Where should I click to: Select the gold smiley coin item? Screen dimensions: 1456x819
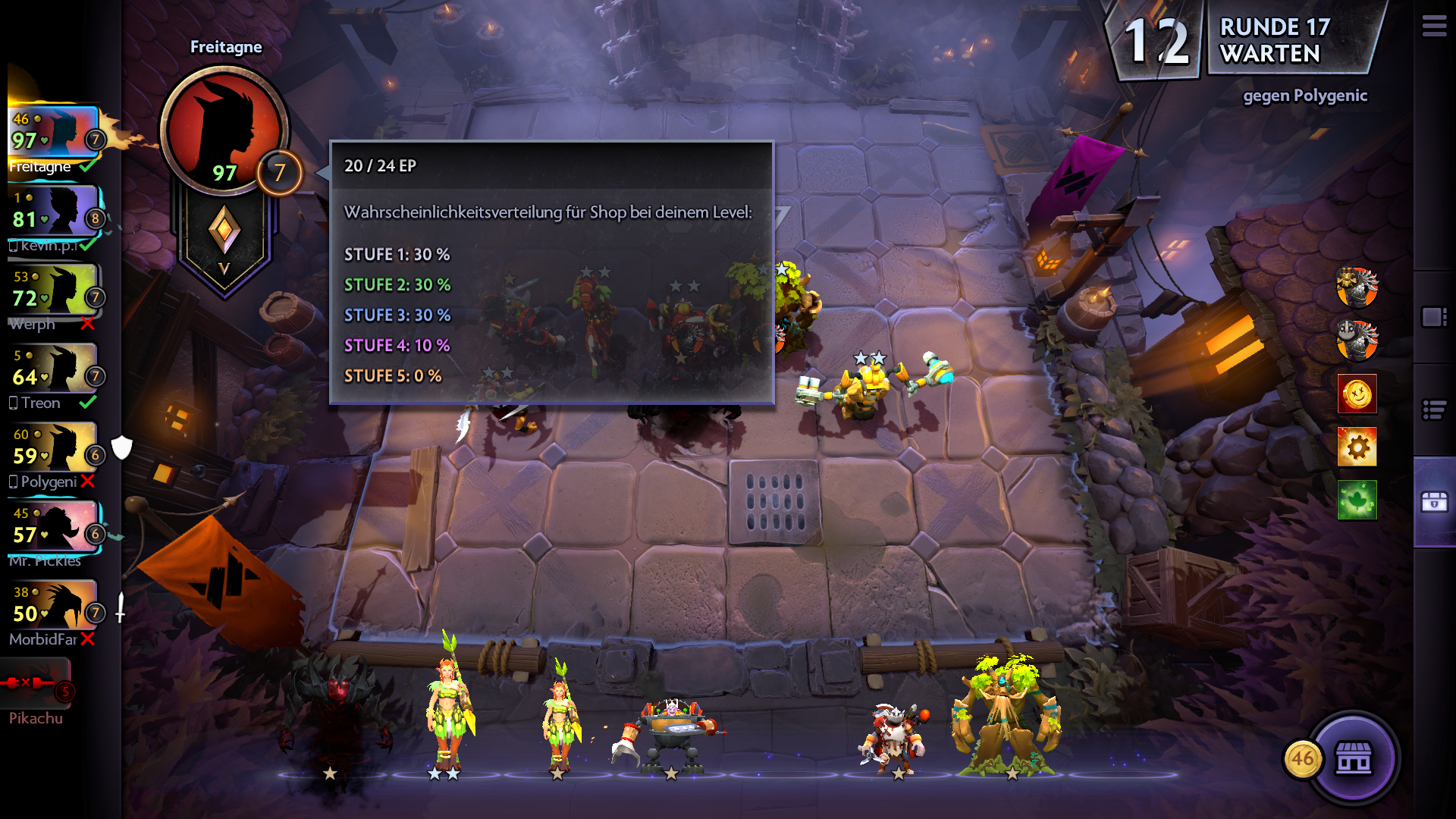1357,394
